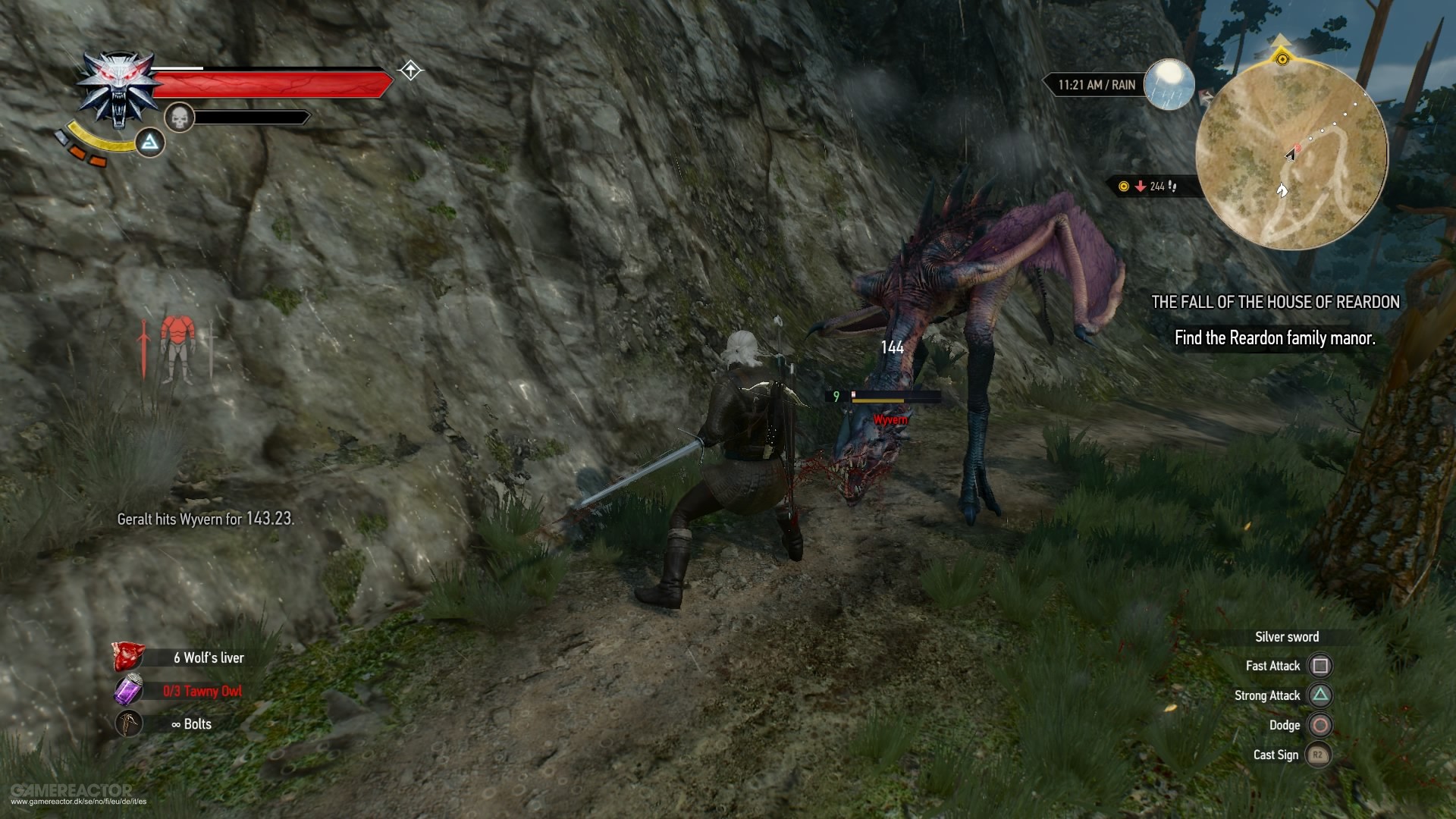Click the Wyvern's enemy health bar

[x=895, y=394]
